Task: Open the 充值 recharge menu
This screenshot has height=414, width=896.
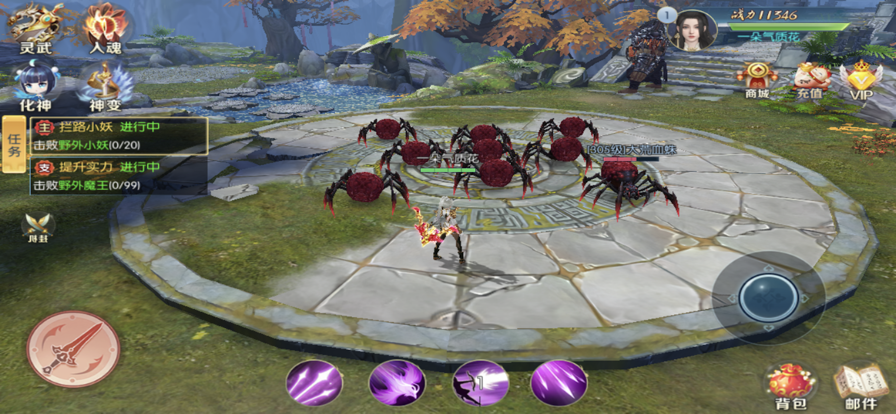Action: point(808,78)
